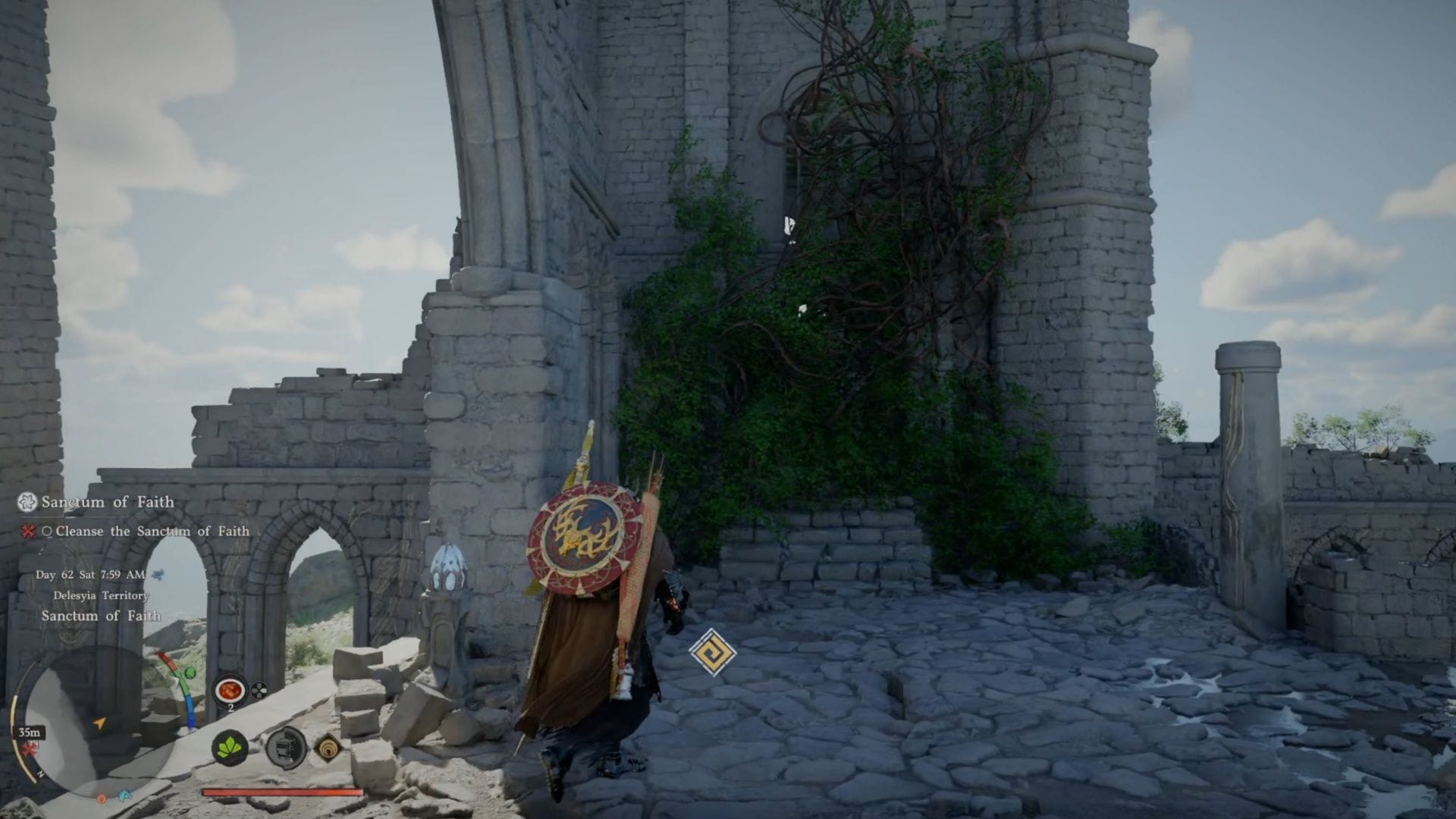Activate the golden spiral diamond ability icon
1456x819 pixels.
[x=328, y=748]
